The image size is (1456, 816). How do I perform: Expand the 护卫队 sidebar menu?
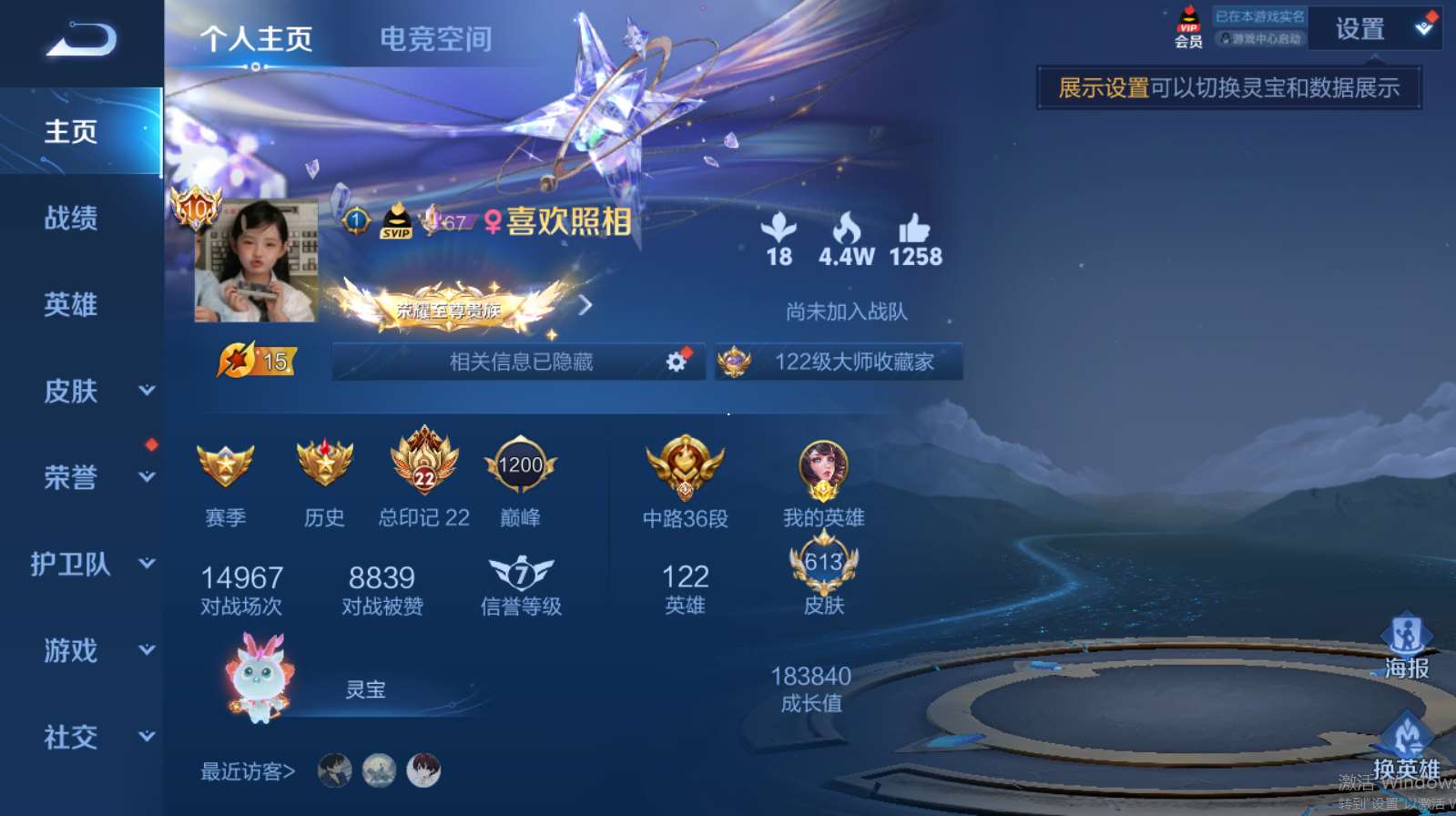tap(91, 565)
